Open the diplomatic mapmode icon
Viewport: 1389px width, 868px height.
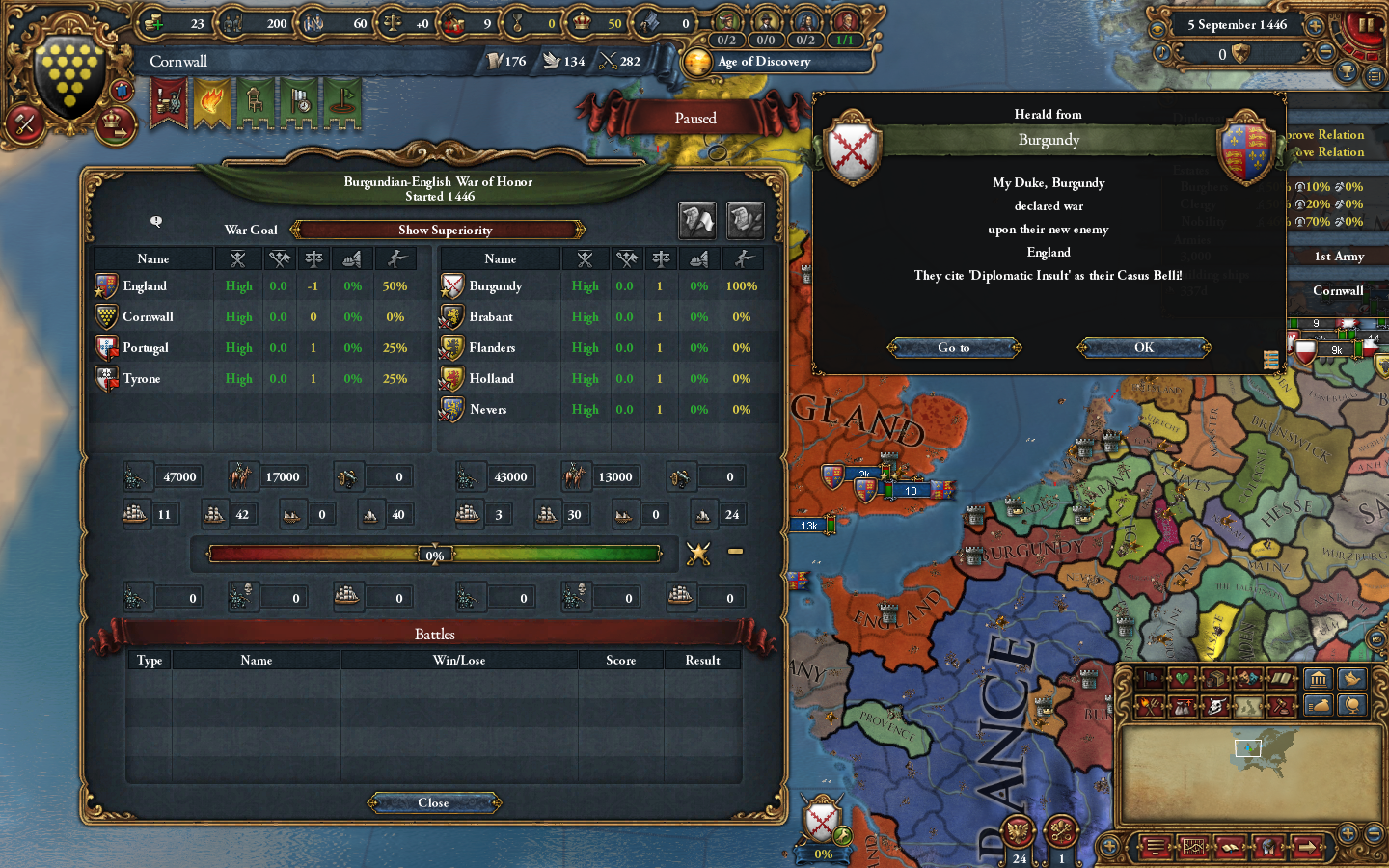click(1151, 678)
